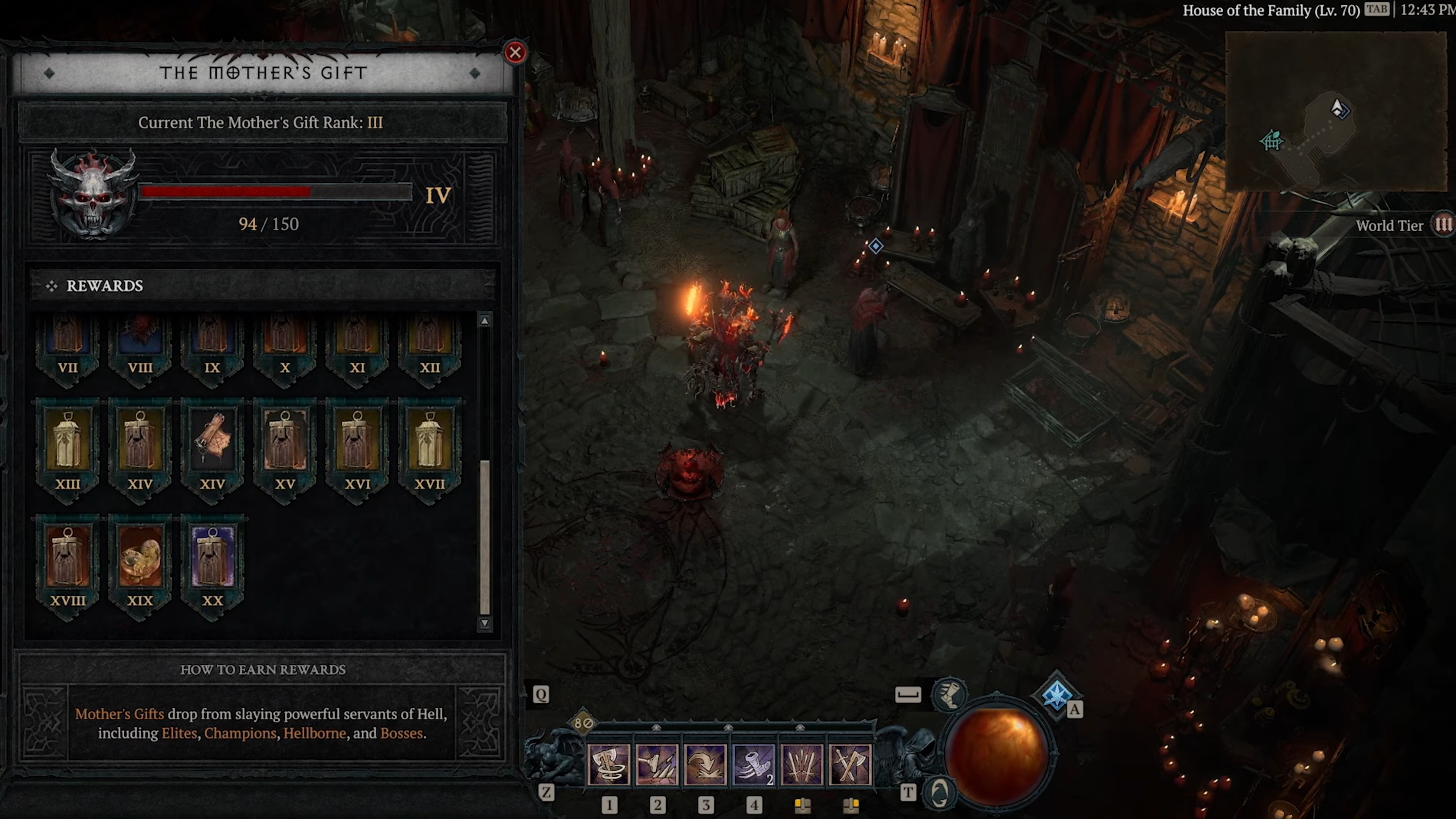
Task: Activate the leaping arrow skill
Action: point(705,765)
